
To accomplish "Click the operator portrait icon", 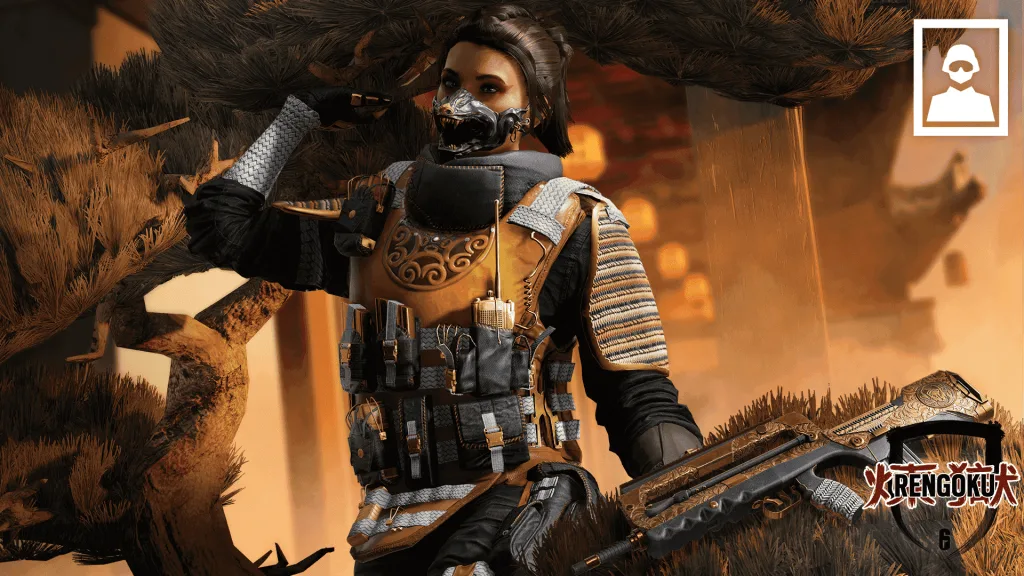I will (x=960, y=77).
